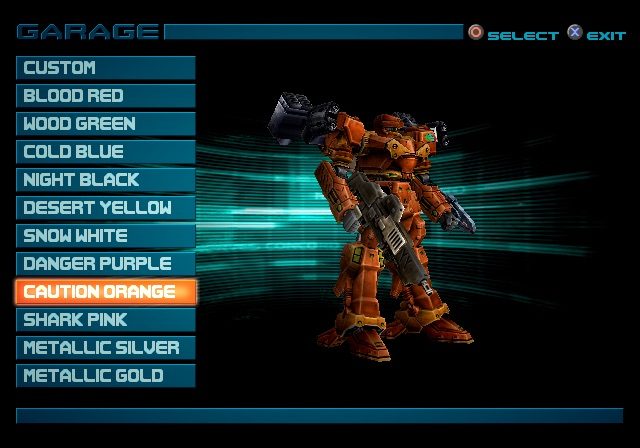This screenshot has width=640, height=448.
Task: Apply the Cold Blue color
Action: click(x=105, y=152)
